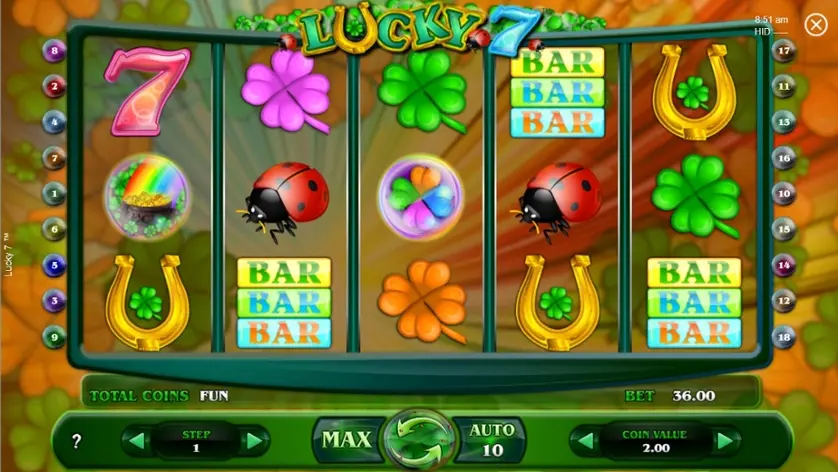Screen dimensions: 838x472
Task: Pick the blue payline 5 ball
Action: [54, 265]
